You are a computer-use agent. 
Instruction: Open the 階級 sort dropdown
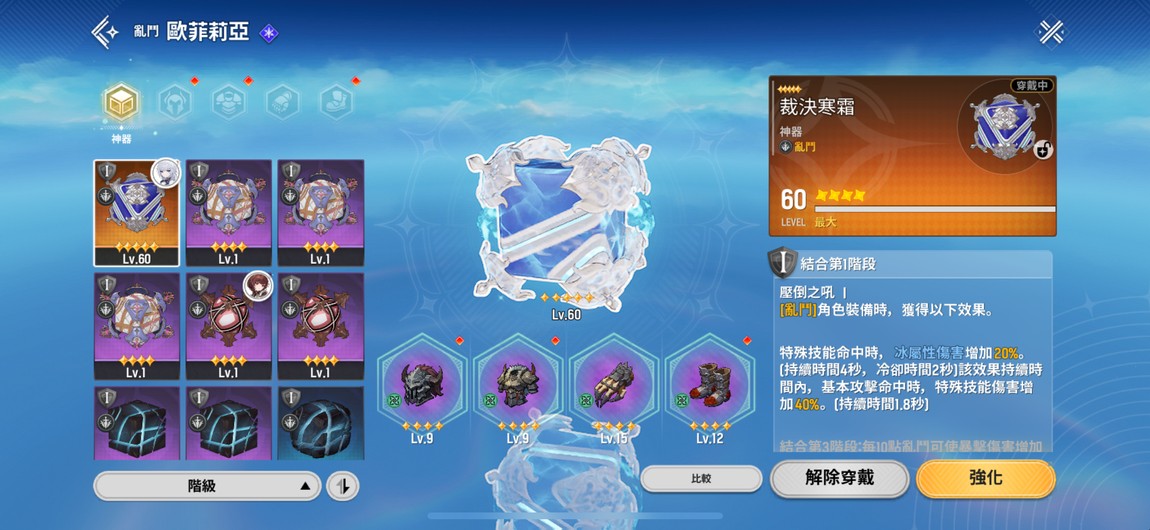click(x=208, y=486)
